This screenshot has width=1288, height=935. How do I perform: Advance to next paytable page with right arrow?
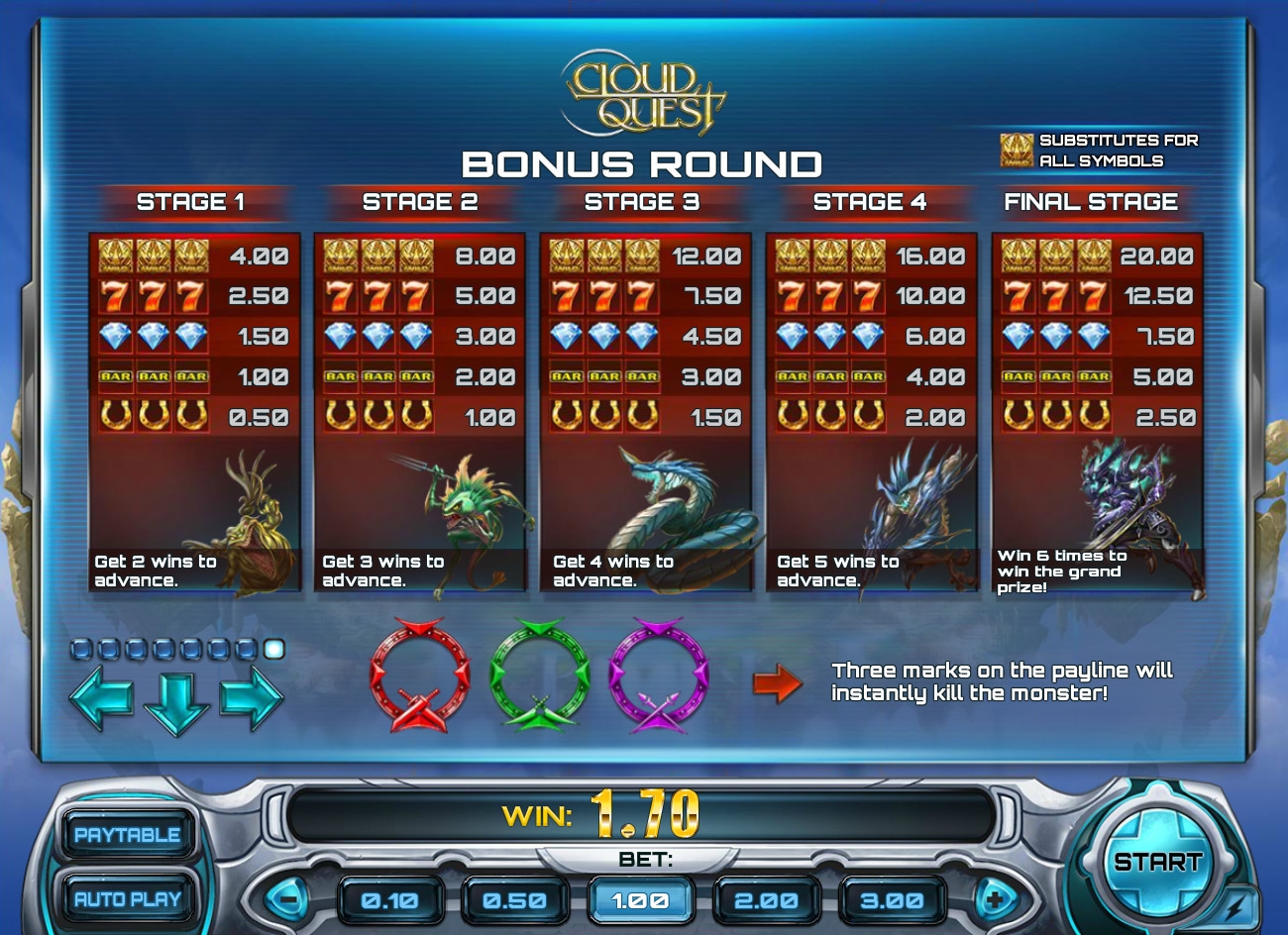click(251, 695)
